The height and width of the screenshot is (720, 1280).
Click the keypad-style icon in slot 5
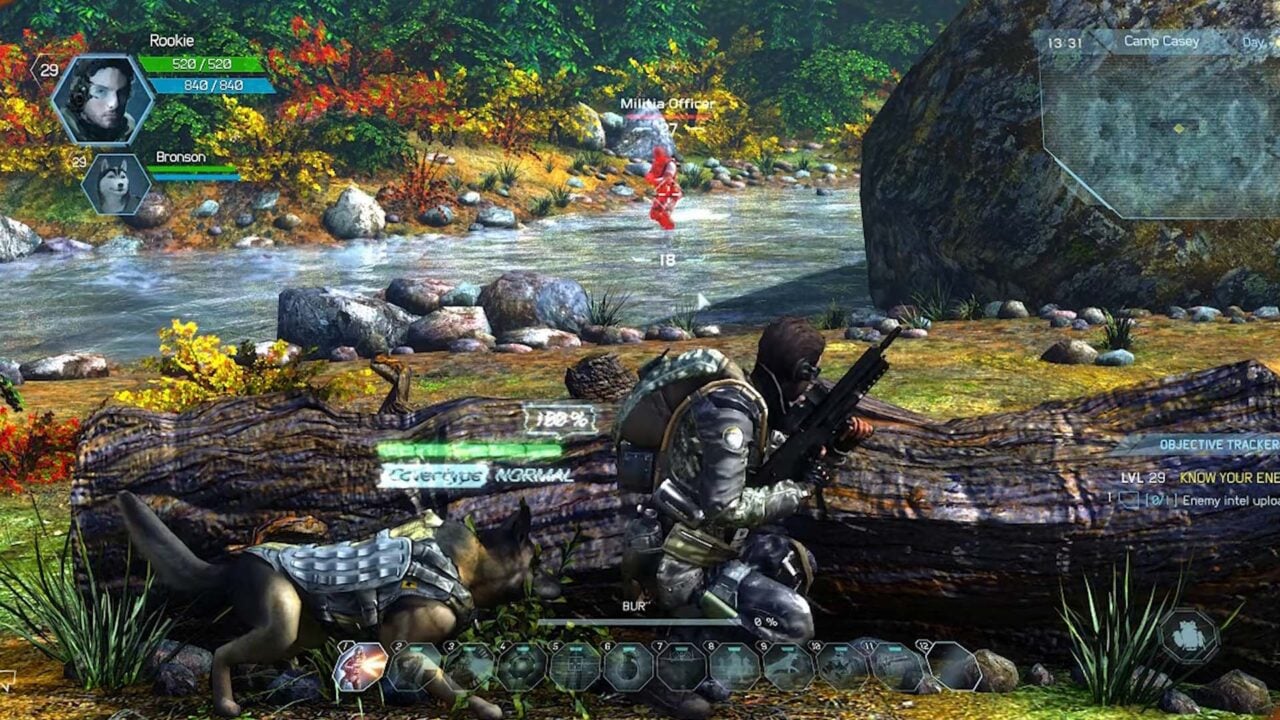click(x=575, y=665)
